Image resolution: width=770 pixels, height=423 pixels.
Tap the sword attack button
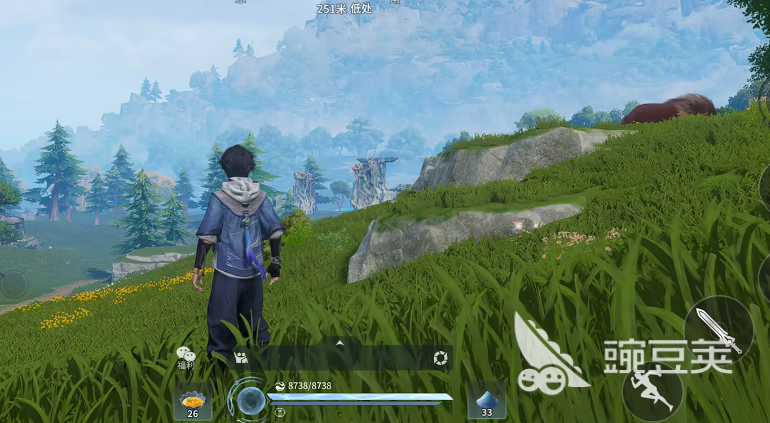pos(718,330)
